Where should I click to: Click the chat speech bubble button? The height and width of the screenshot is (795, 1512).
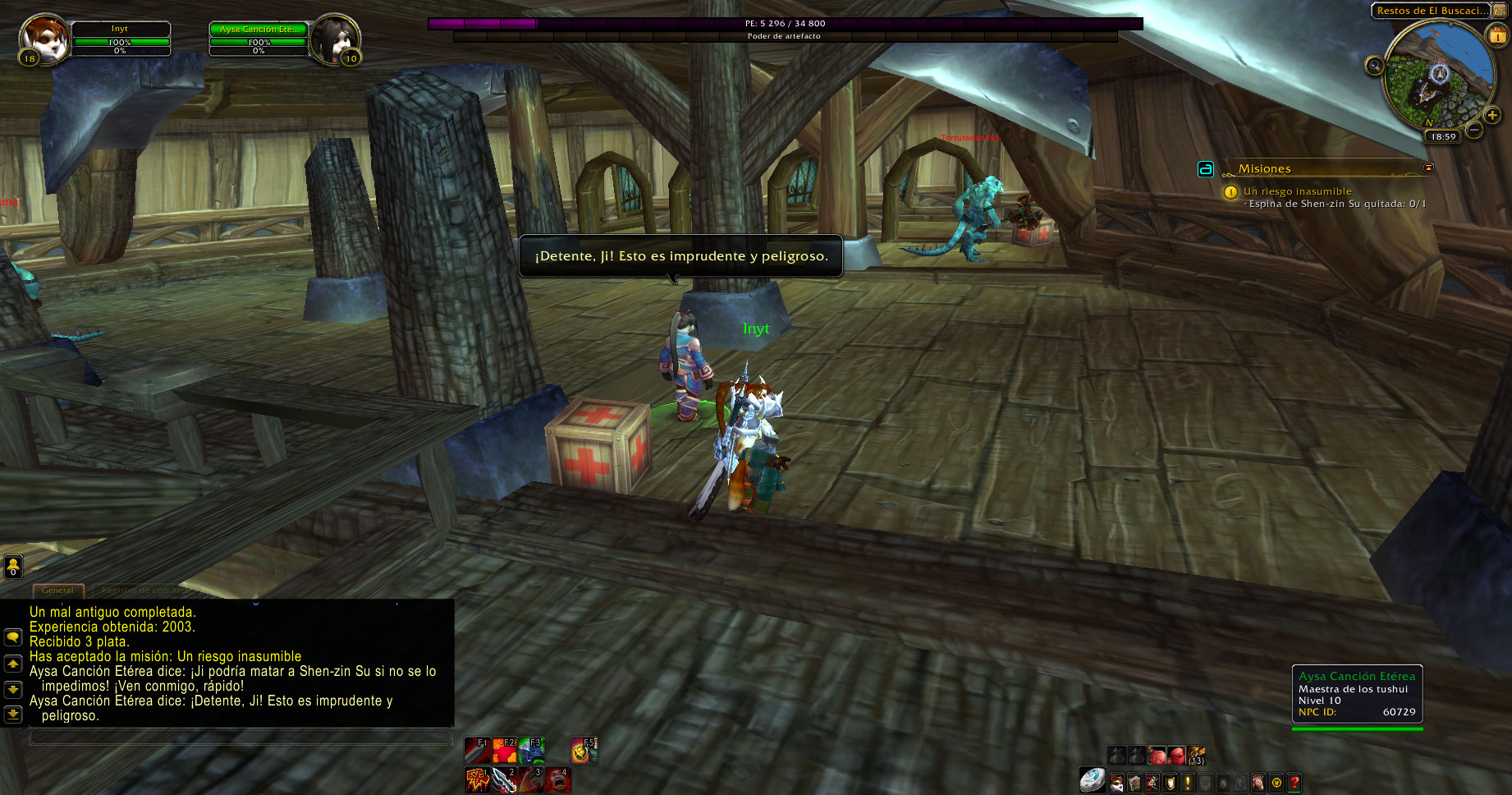pyautogui.click(x=13, y=637)
